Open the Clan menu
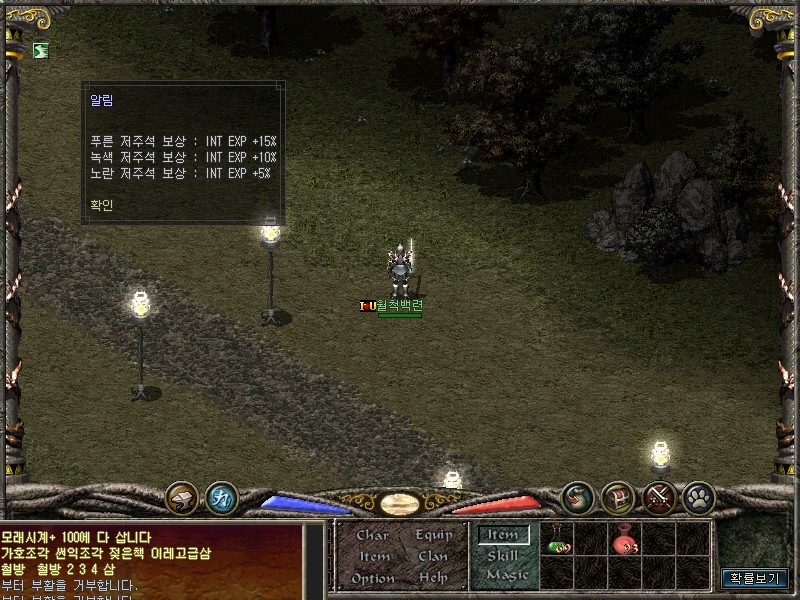The height and width of the screenshot is (600, 800). pos(433,556)
